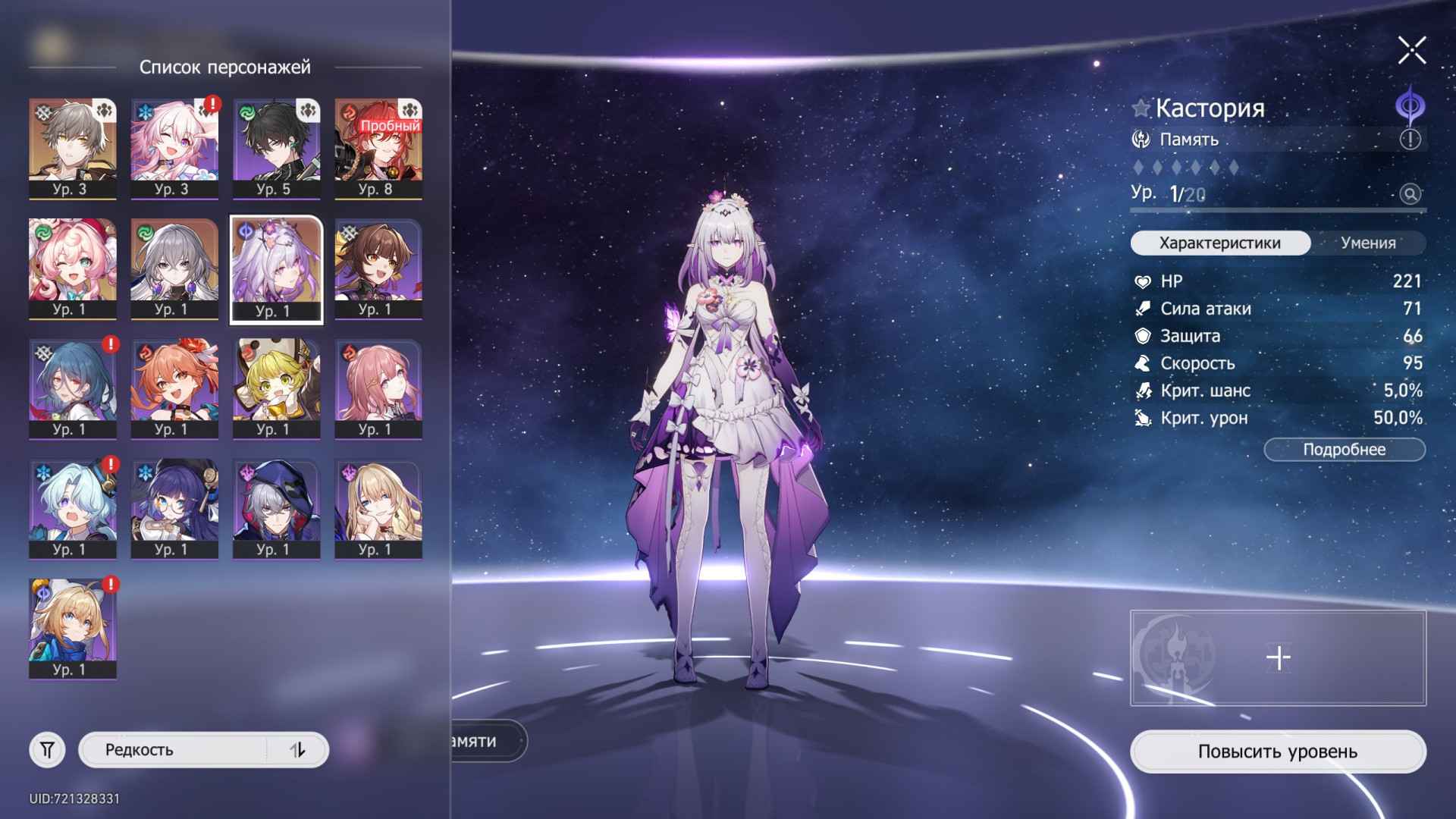Click the magnifier icon next to the level bar
The width and height of the screenshot is (1456, 819).
point(1409,195)
